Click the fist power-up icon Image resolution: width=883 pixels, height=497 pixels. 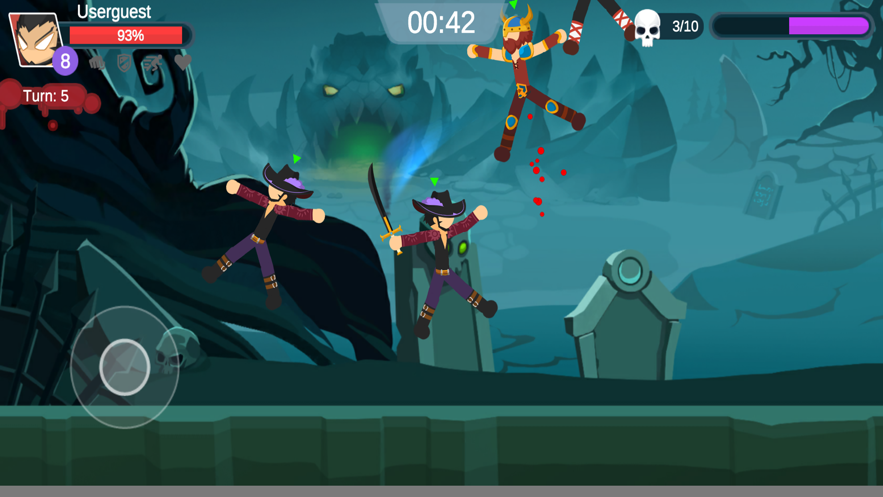pyautogui.click(x=97, y=63)
